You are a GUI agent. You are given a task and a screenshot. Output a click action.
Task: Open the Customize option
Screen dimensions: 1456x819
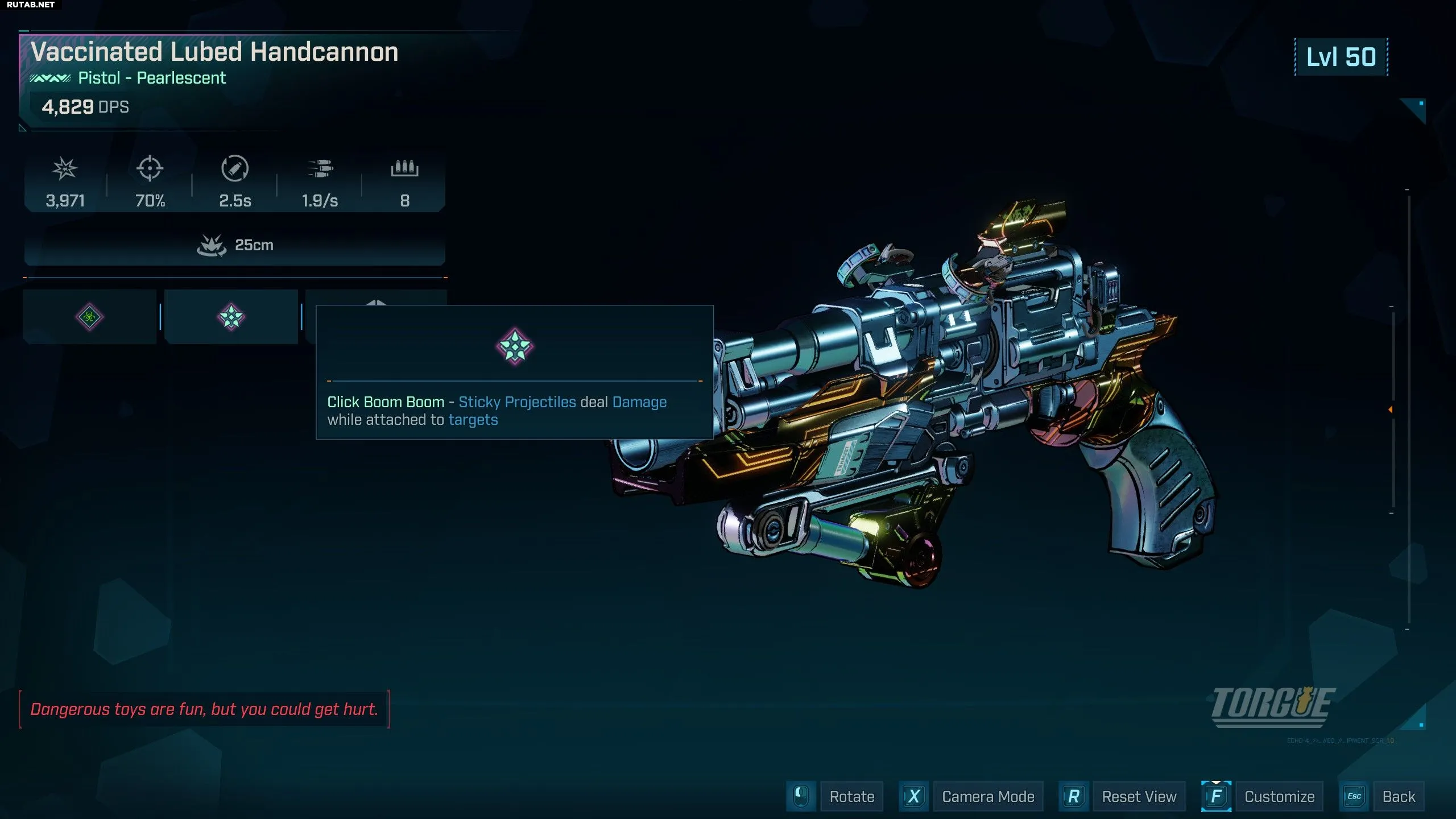tap(1279, 796)
